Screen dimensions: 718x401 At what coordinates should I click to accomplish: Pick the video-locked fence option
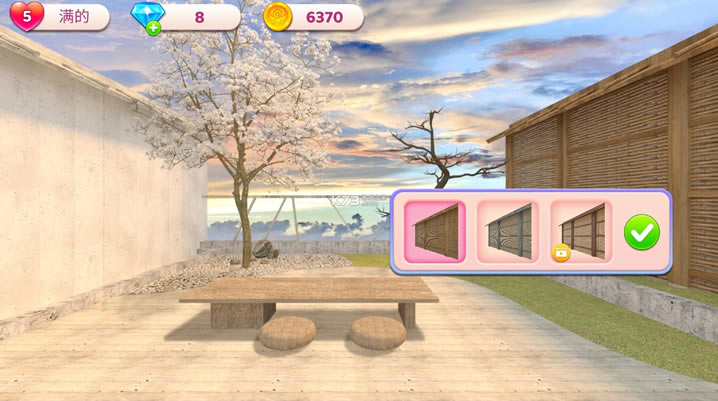coord(580,232)
